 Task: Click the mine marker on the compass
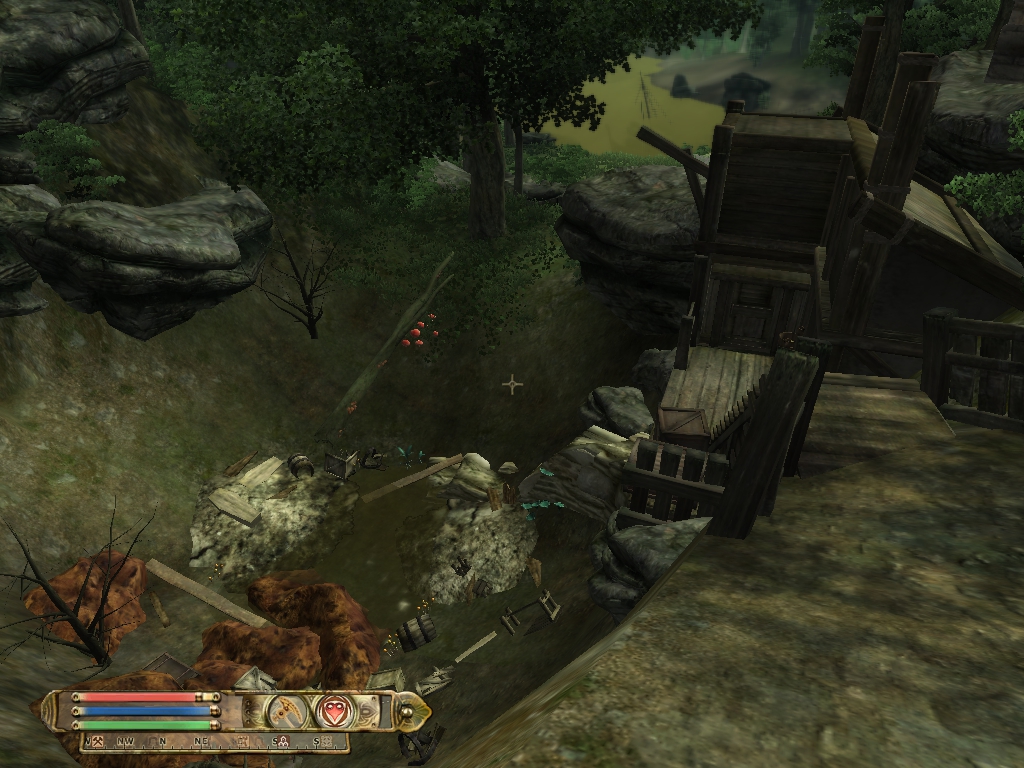(99, 742)
